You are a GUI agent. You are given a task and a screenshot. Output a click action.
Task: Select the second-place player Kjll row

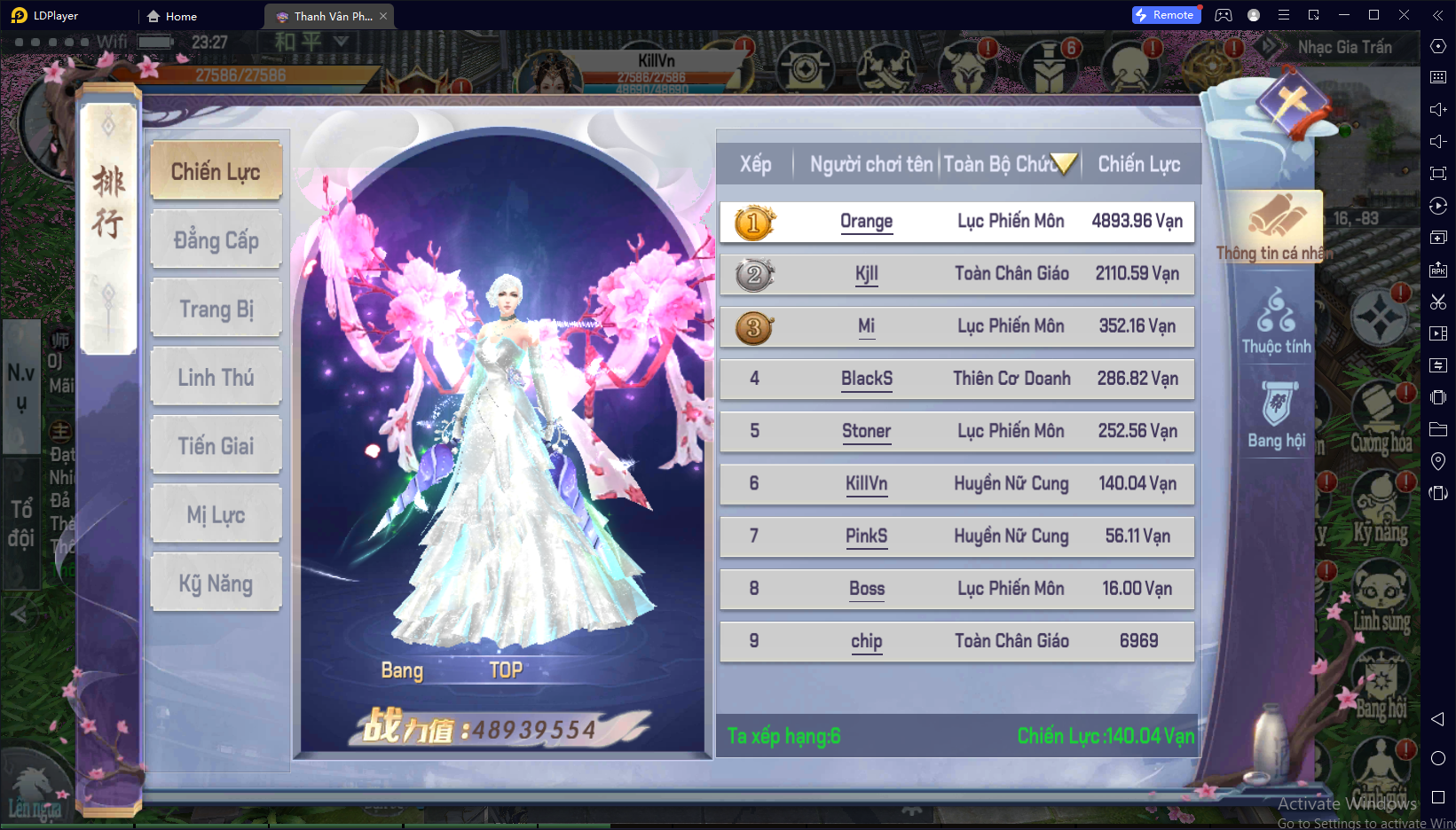pyautogui.click(x=956, y=274)
